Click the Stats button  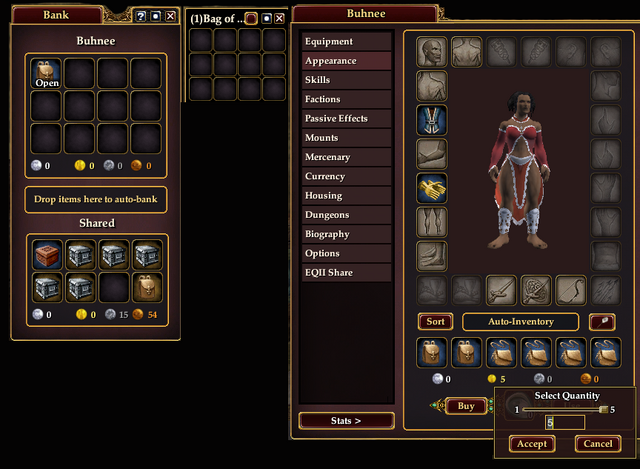347,421
